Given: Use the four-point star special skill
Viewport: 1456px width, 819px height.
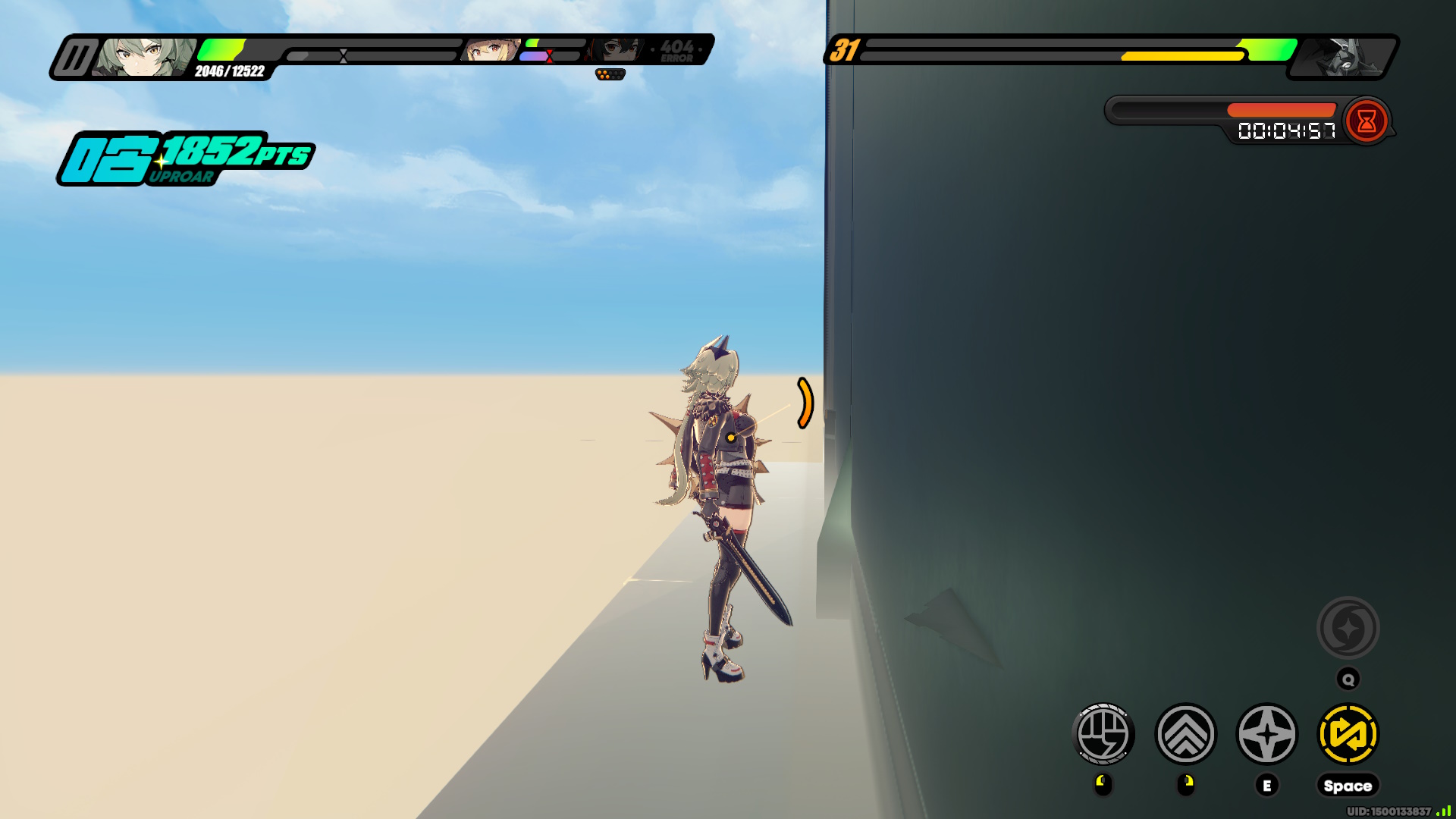Looking at the screenshot, I should [x=1267, y=734].
